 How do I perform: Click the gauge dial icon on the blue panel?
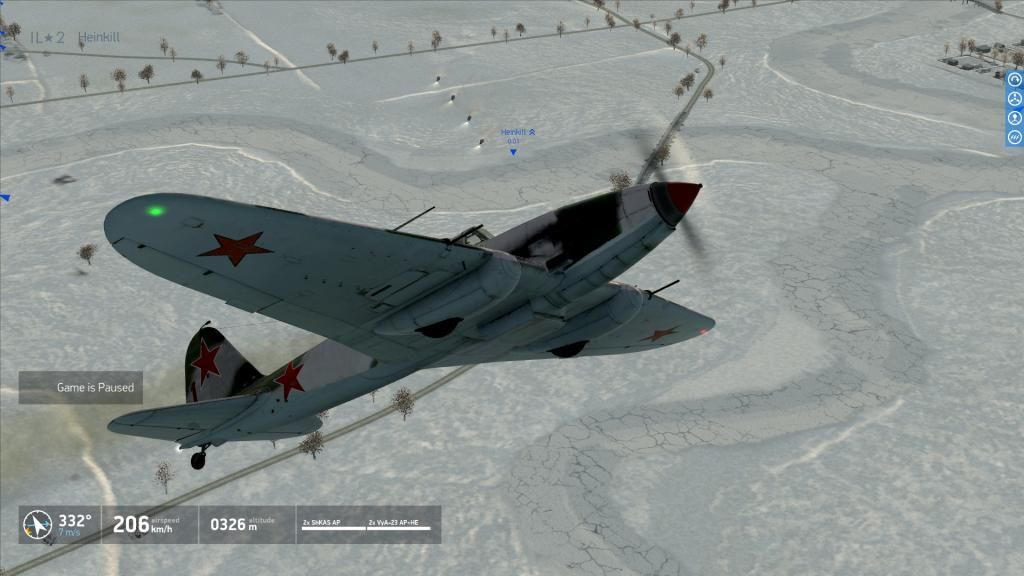click(x=1015, y=81)
